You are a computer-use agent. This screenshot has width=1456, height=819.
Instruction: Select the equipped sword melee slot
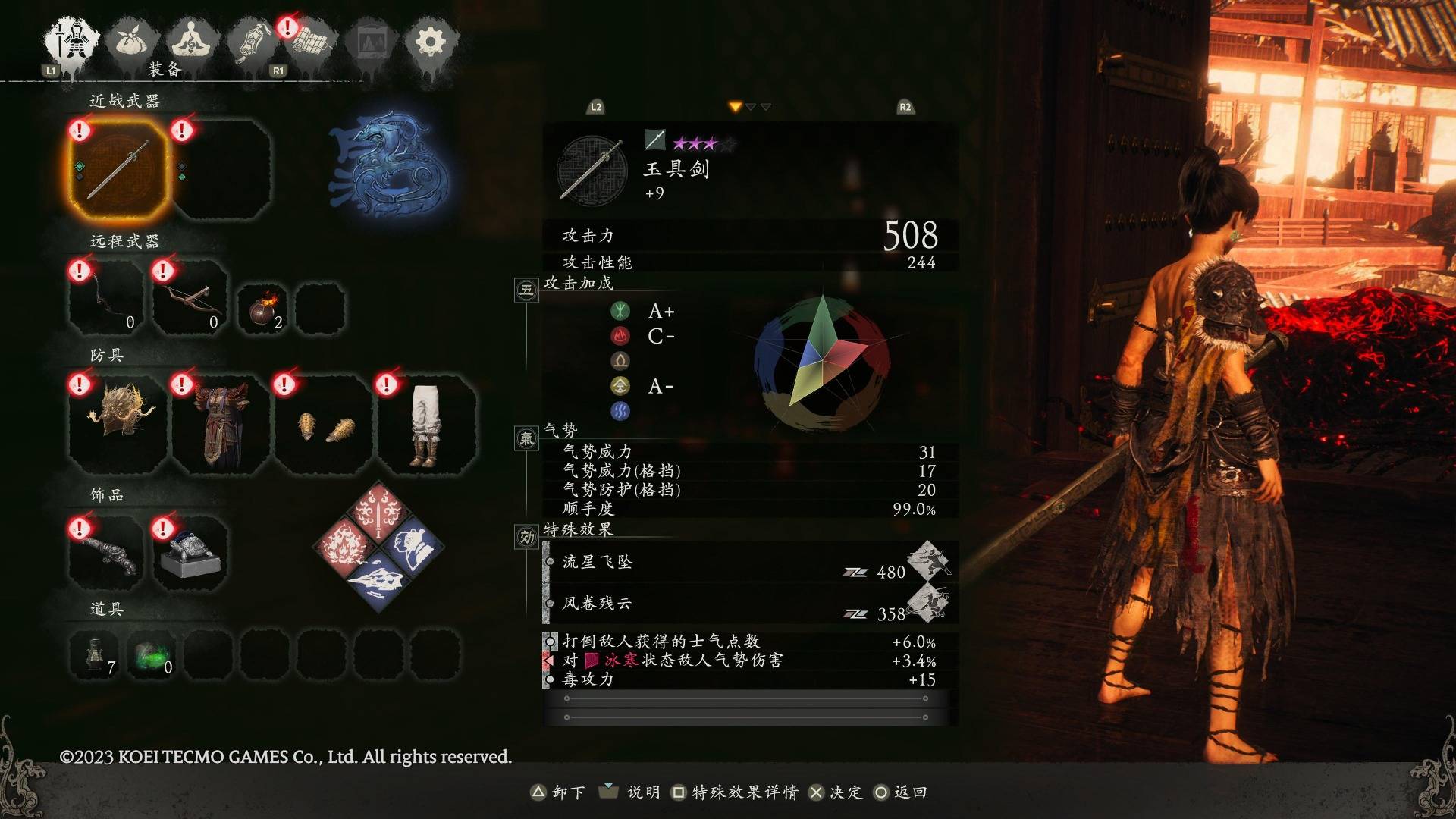[118, 170]
